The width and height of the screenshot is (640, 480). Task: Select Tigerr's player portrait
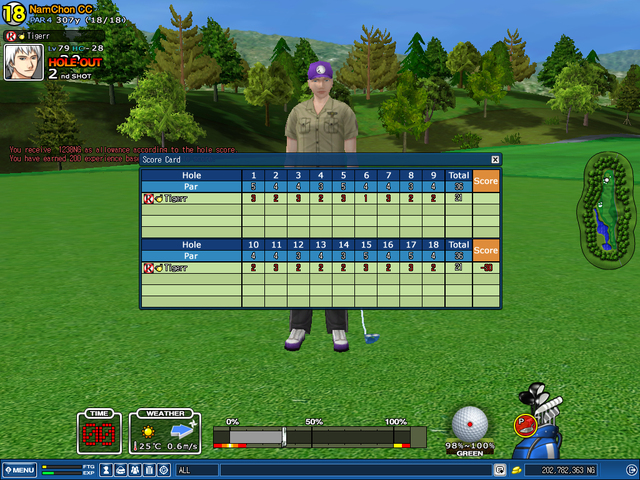point(21,60)
